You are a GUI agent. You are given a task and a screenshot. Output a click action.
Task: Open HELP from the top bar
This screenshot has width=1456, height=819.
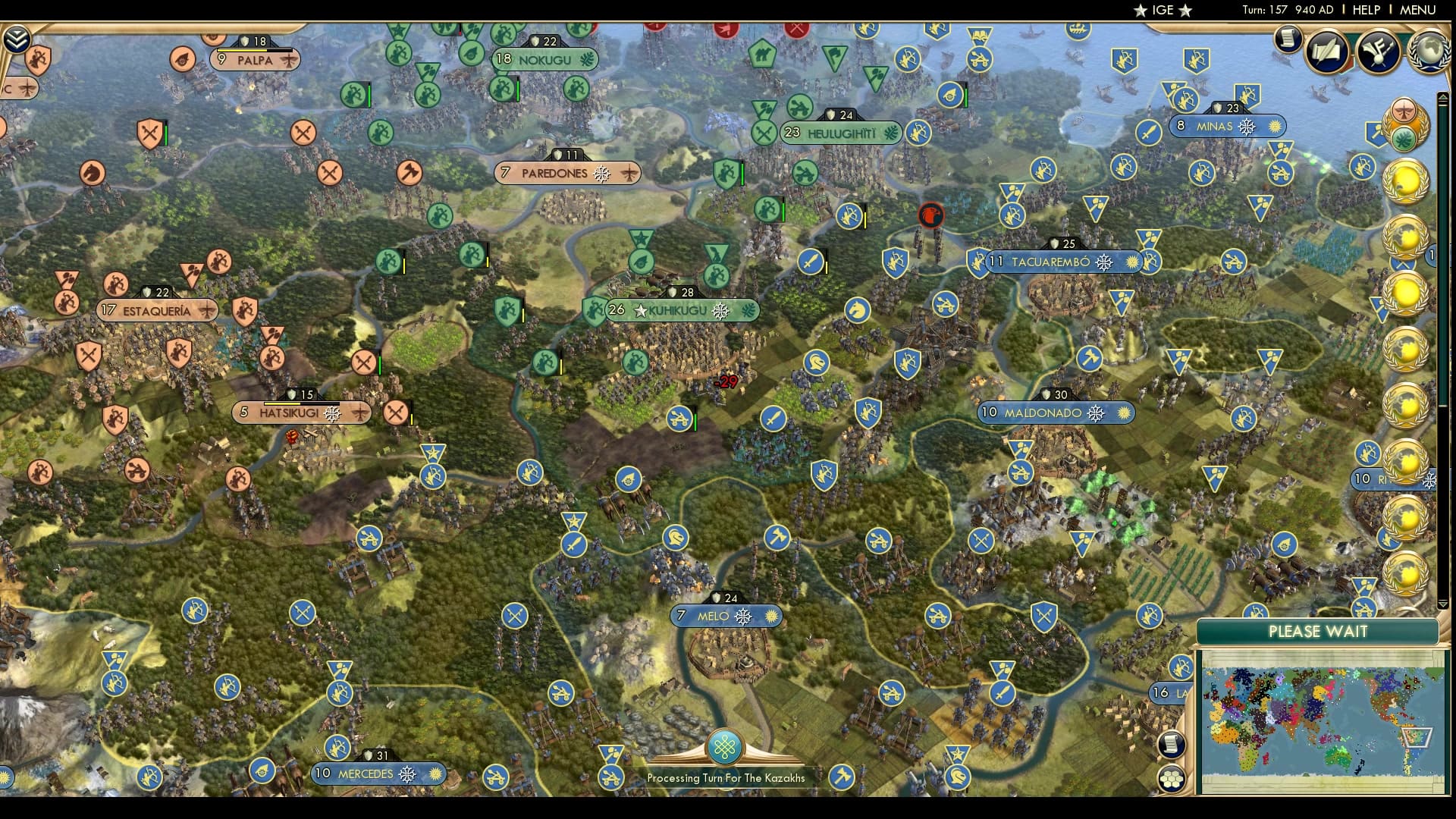(x=1365, y=11)
